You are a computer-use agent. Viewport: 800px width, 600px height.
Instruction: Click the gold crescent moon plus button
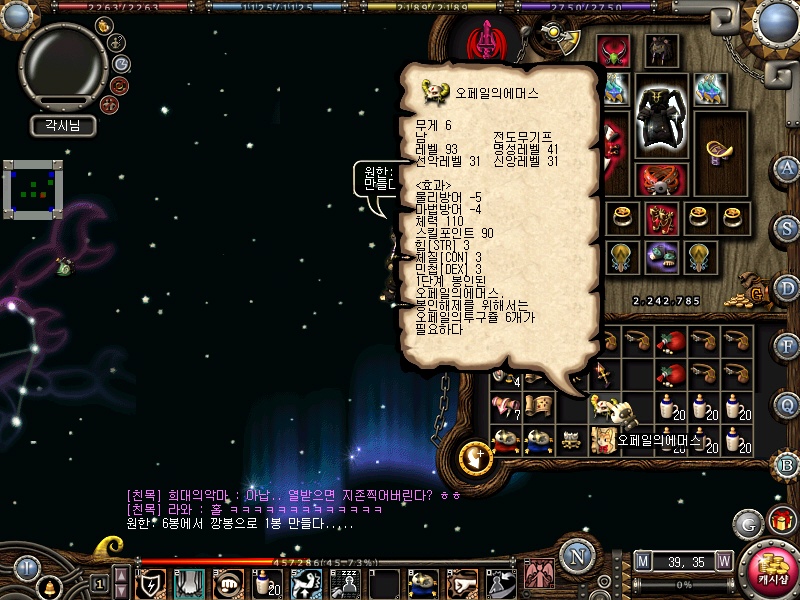pyautogui.click(x=476, y=459)
